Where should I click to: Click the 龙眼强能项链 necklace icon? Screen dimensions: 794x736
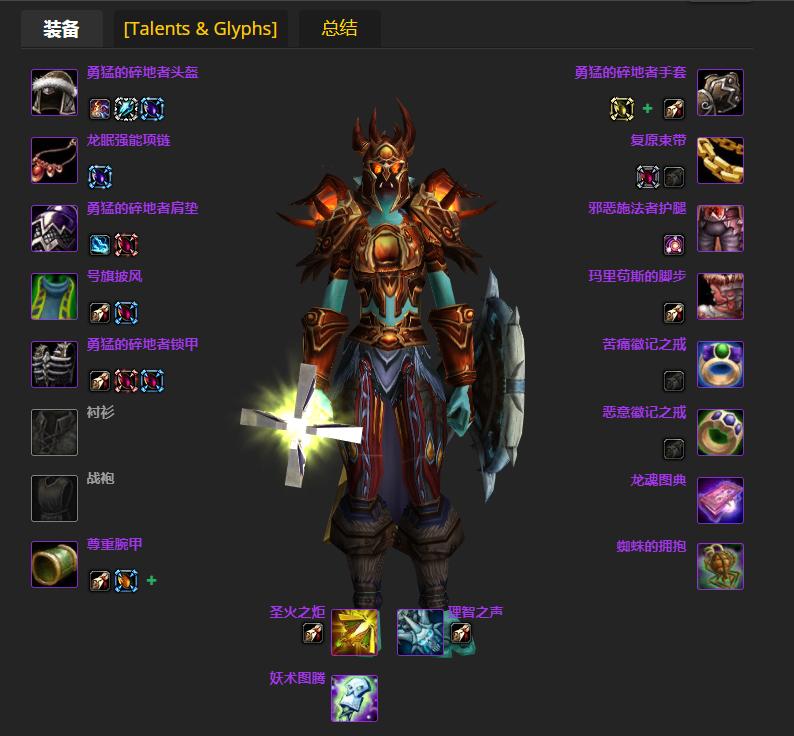coord(54,160)
